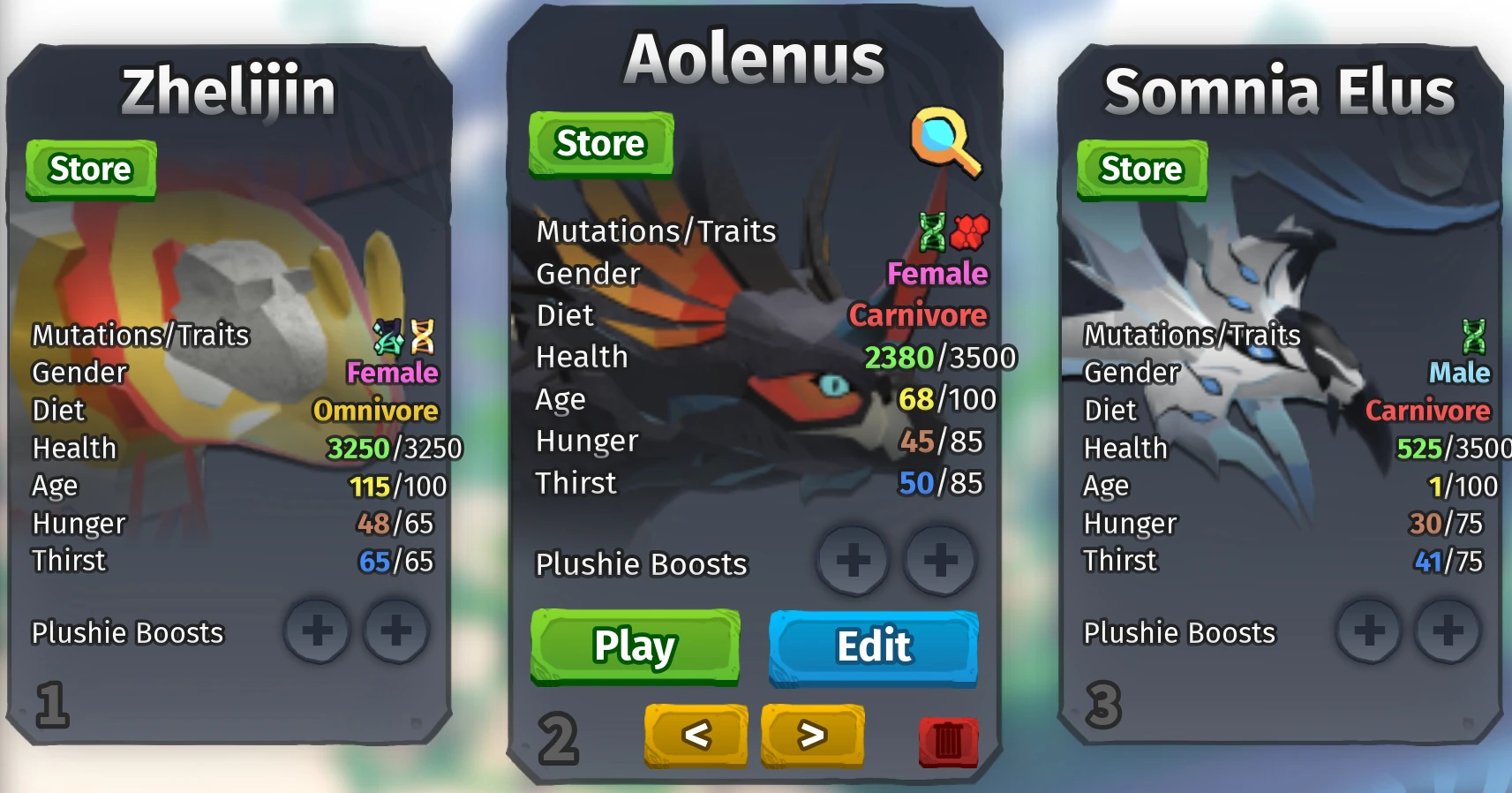Click the left yellow arrow below Aolenus
The height and width of the screenshot is (793, 1512).
[696, 735]
